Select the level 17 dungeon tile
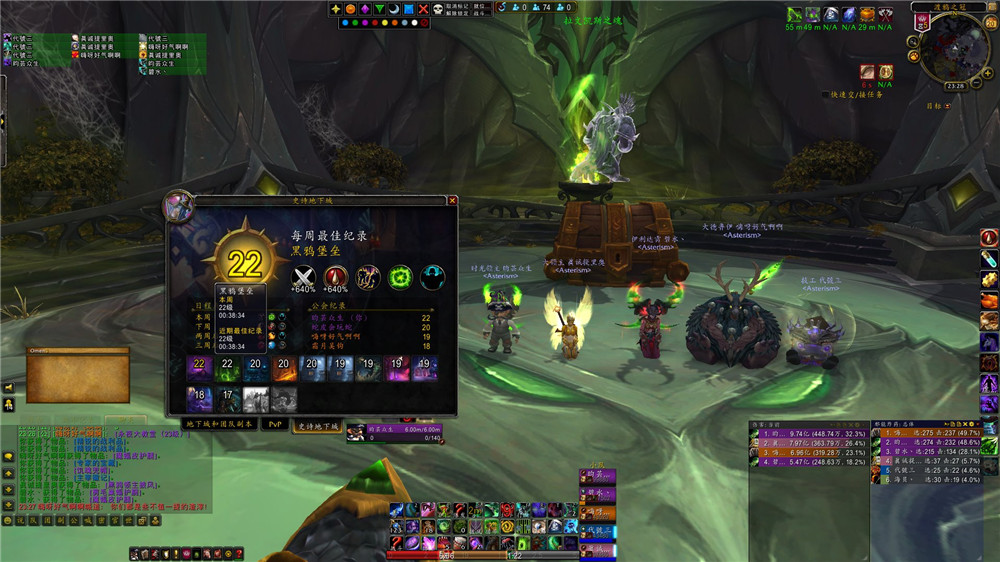 pos(228,399)
